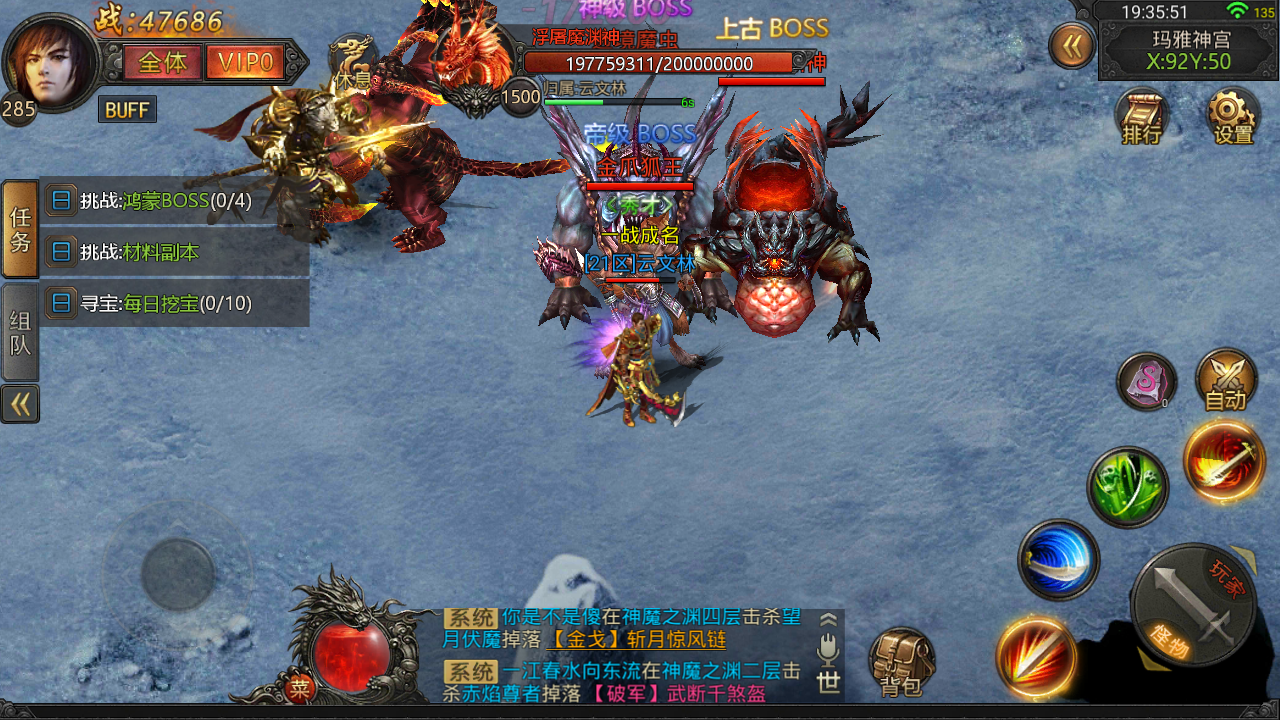The height and width of the screenshot is (720, 1280).
Task: Collapse the quest tracker panel
Action: coord(20,404)
